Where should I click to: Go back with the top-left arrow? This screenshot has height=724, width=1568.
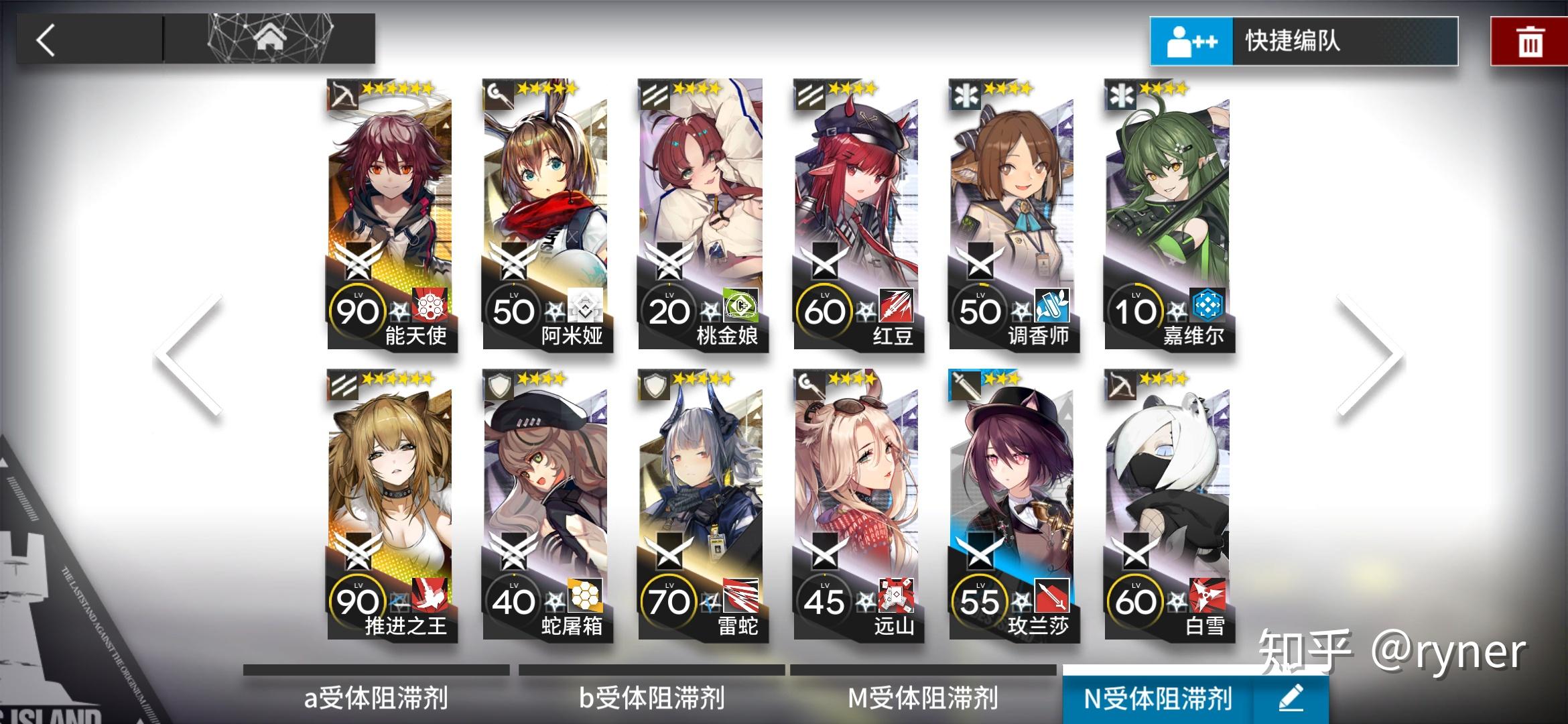(x=47, y=40)
